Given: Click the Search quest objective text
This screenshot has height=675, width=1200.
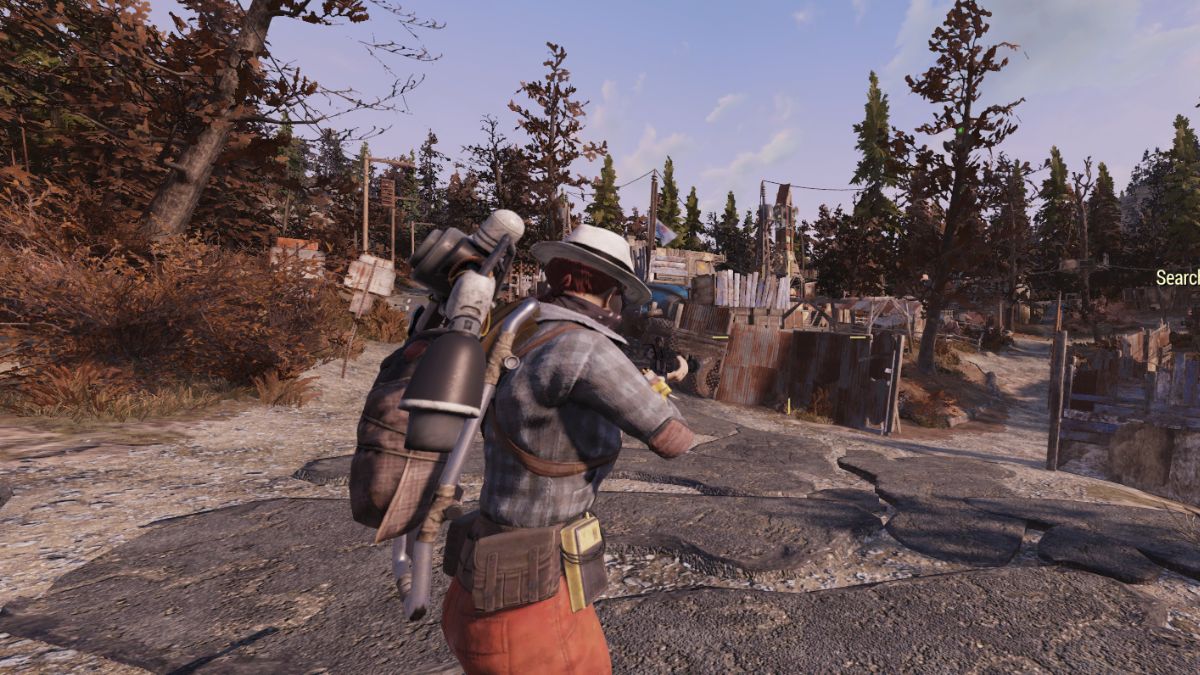Looking at the screenshot, I should [1178, 278].
